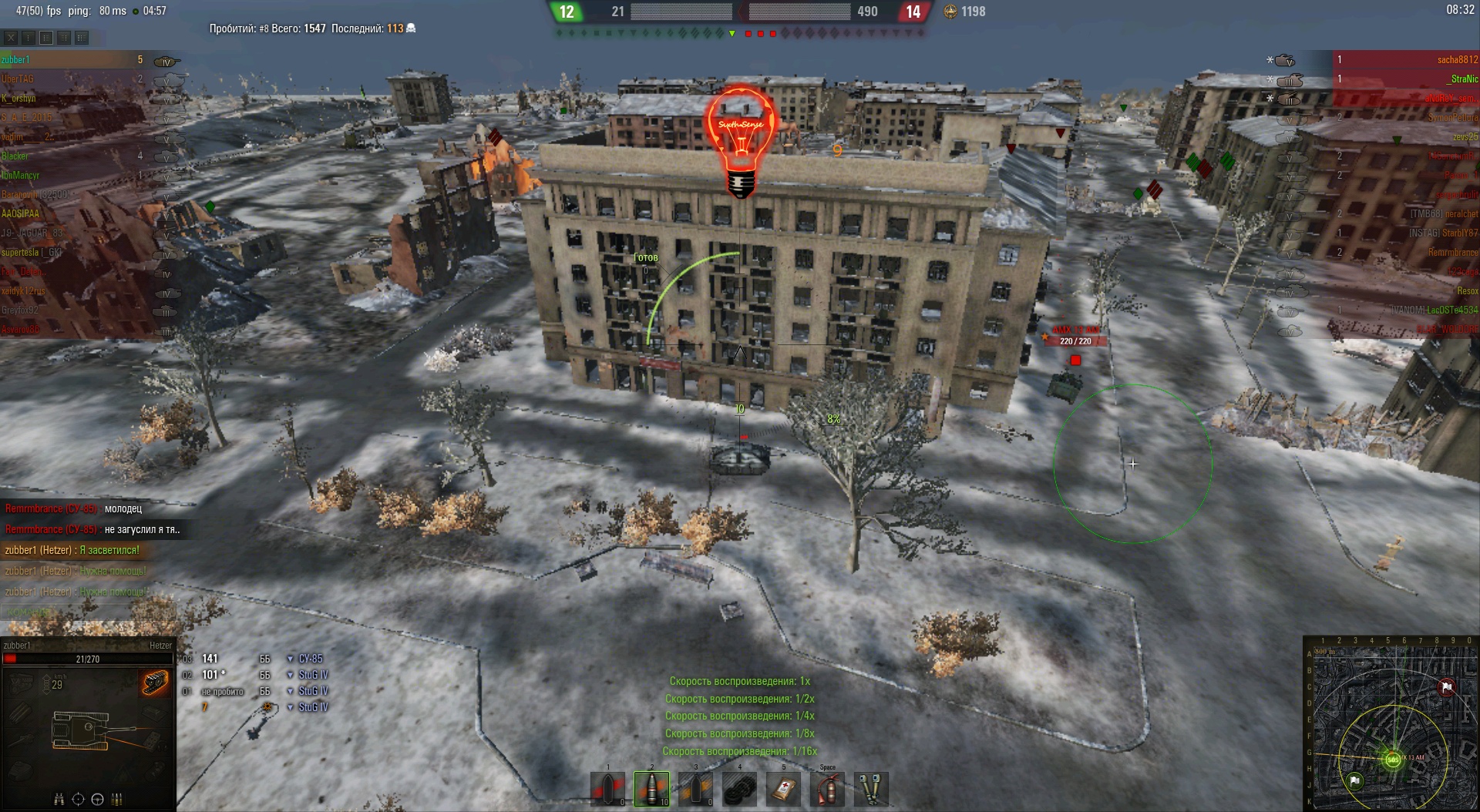Screen dimensions: 1480x812
Task: Select the highlighted shell in slot 2
Action: tap(651, 789)
